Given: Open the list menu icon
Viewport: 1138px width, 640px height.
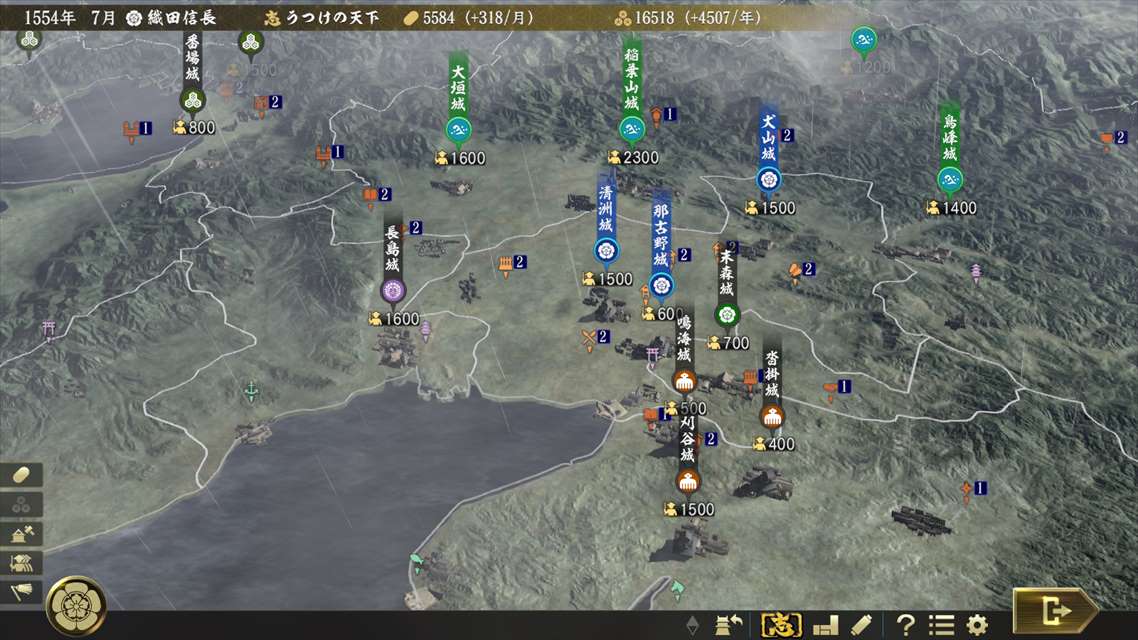Looking at the screenshot, I should [x=941, y=625].
